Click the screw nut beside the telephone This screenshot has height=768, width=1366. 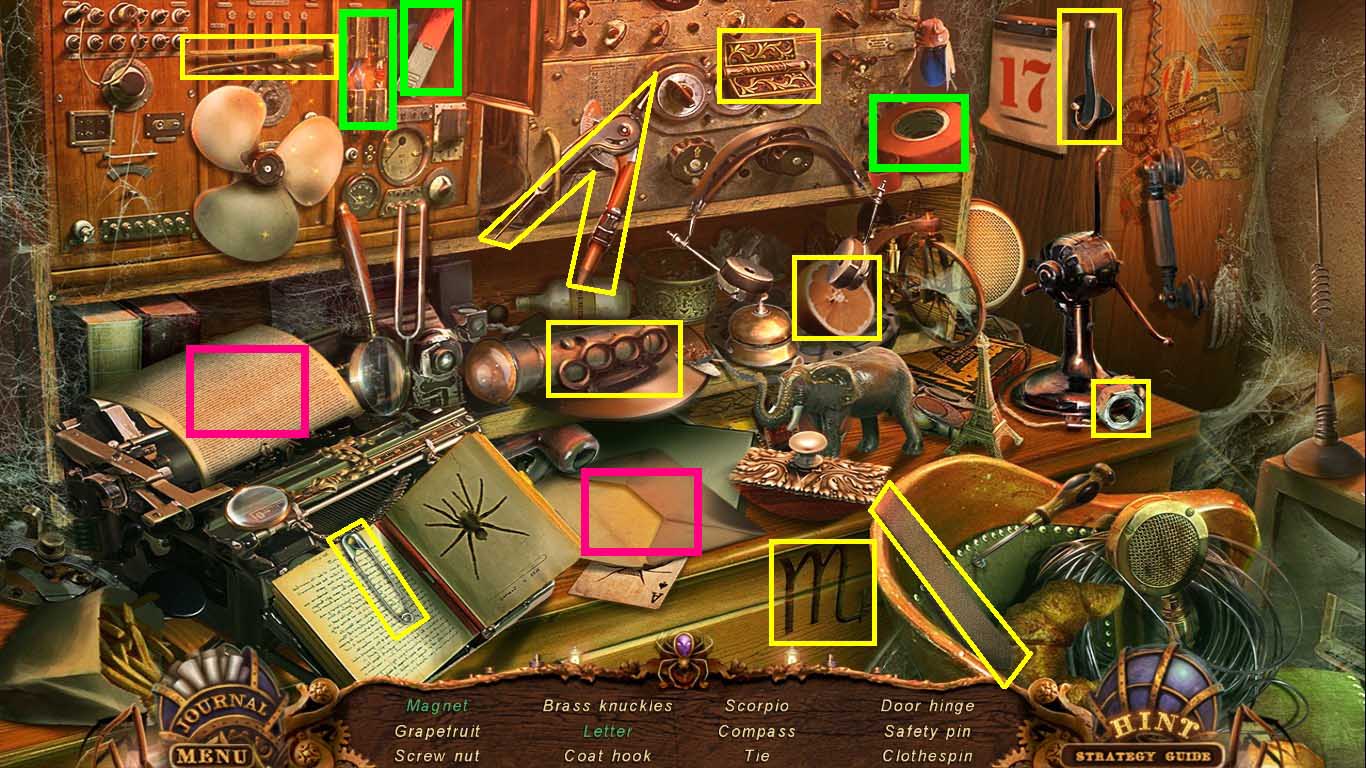(1122, 409)
